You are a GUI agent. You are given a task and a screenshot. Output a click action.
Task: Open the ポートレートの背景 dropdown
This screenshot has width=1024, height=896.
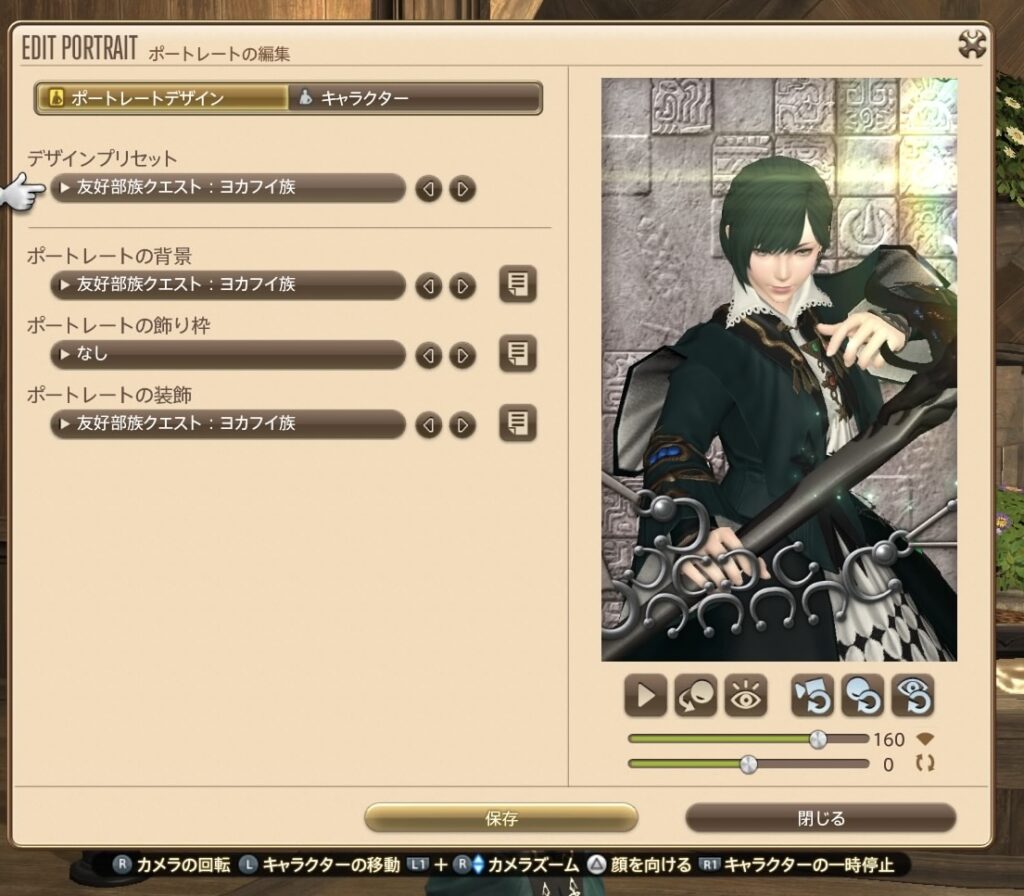228,285
